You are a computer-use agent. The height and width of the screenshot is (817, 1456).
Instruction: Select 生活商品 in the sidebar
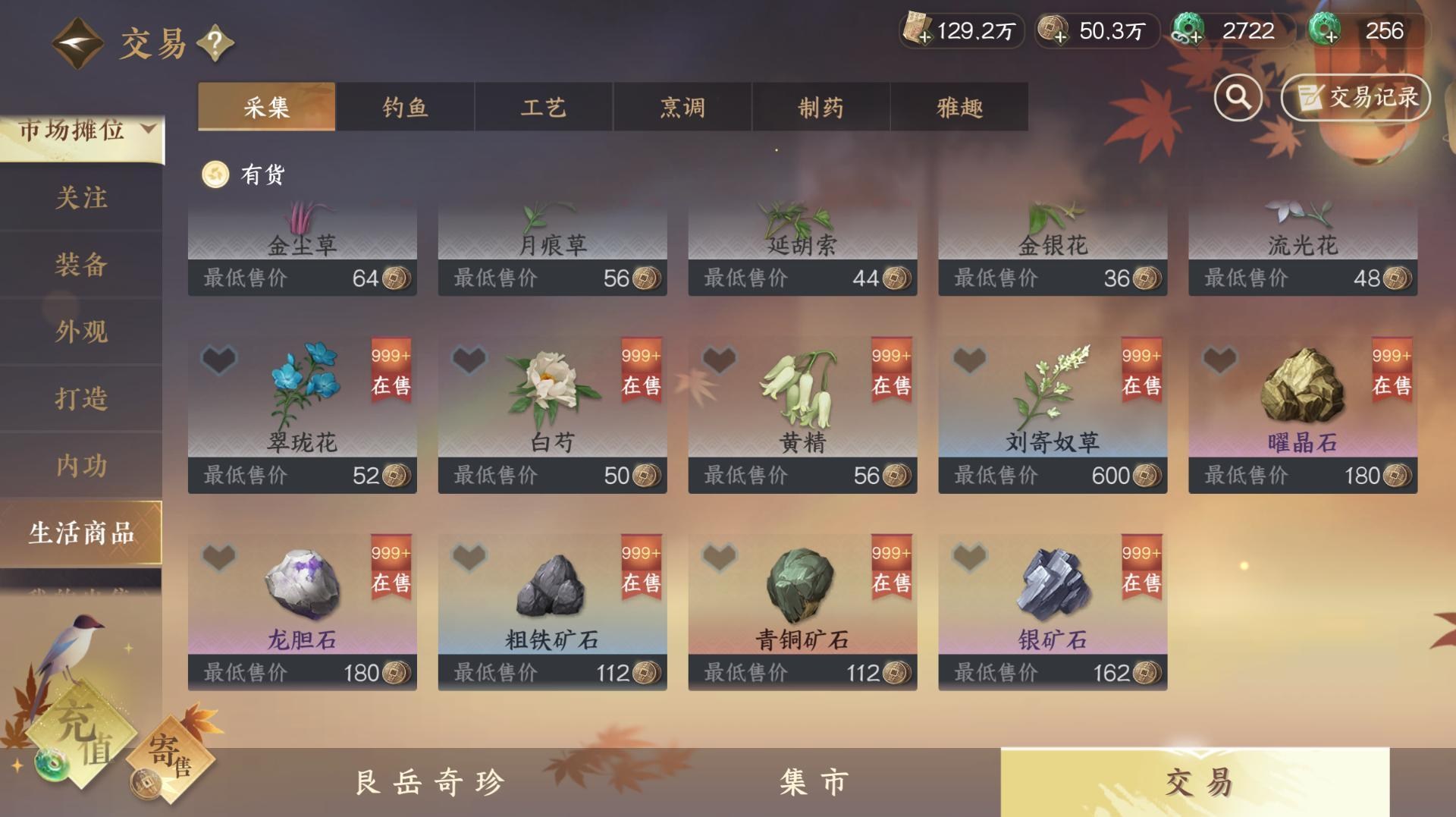pyautogui.click(x=80, y=533)
